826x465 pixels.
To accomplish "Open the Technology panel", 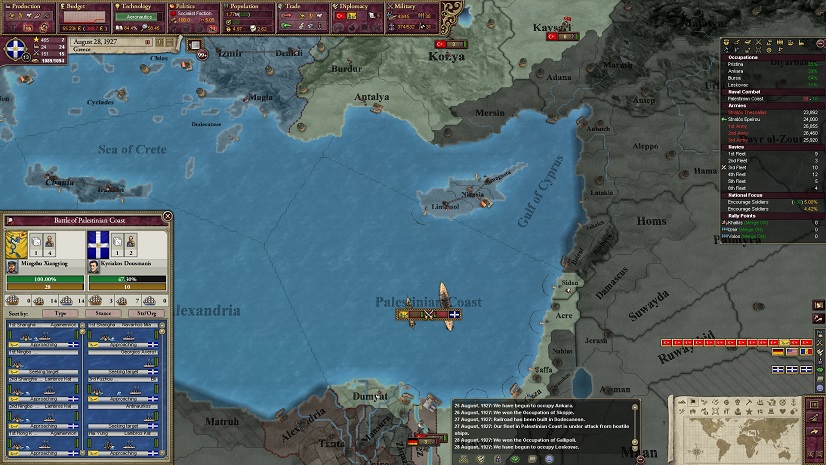I will pos(136,6).
